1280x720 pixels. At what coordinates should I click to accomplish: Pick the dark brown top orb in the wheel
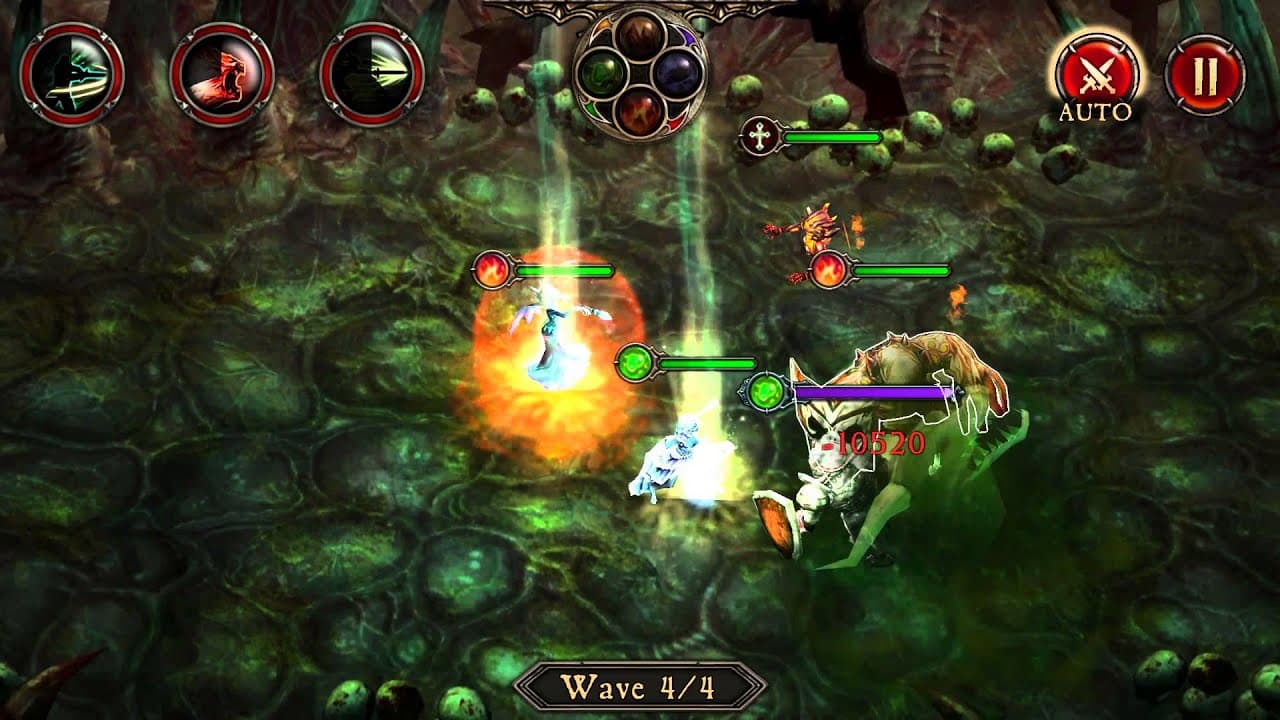point(639,36)
